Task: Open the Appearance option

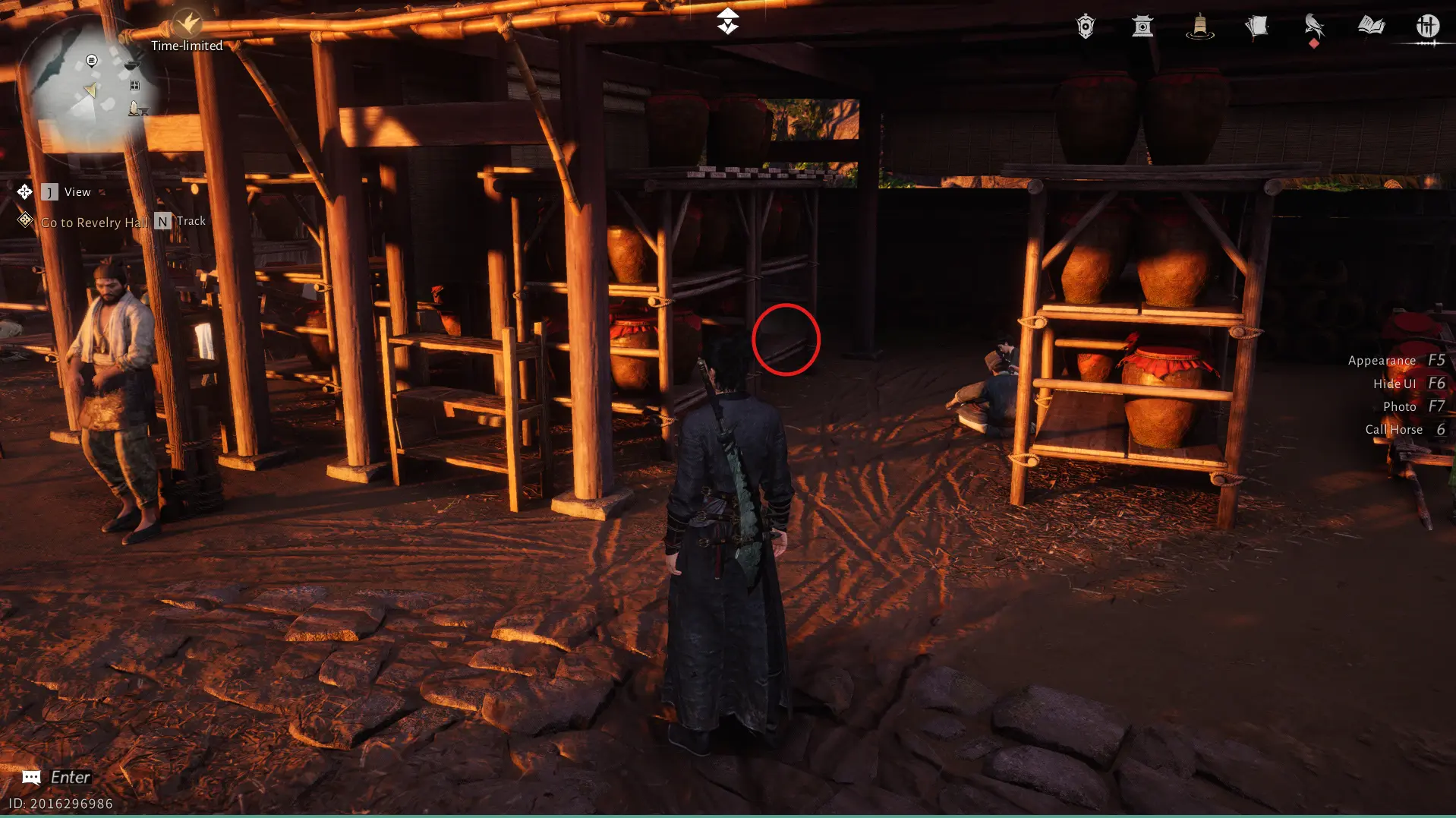Action: 1396,361
